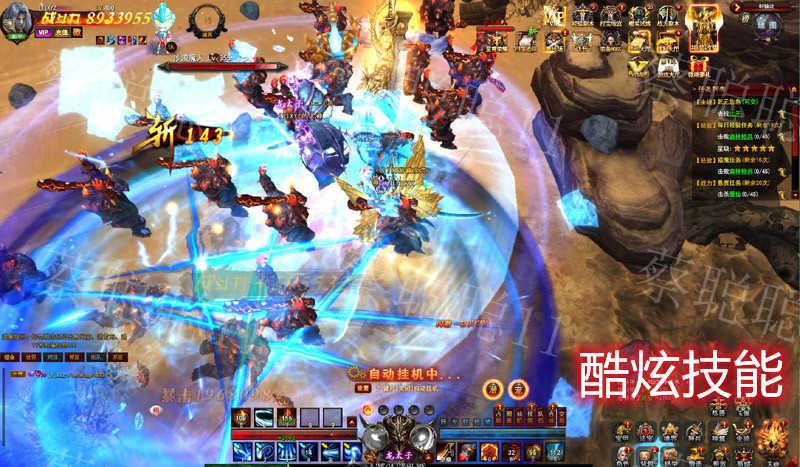Click the second round orange button above skill bar
This screenshot has width=800, height=467.
click(516, 388)
